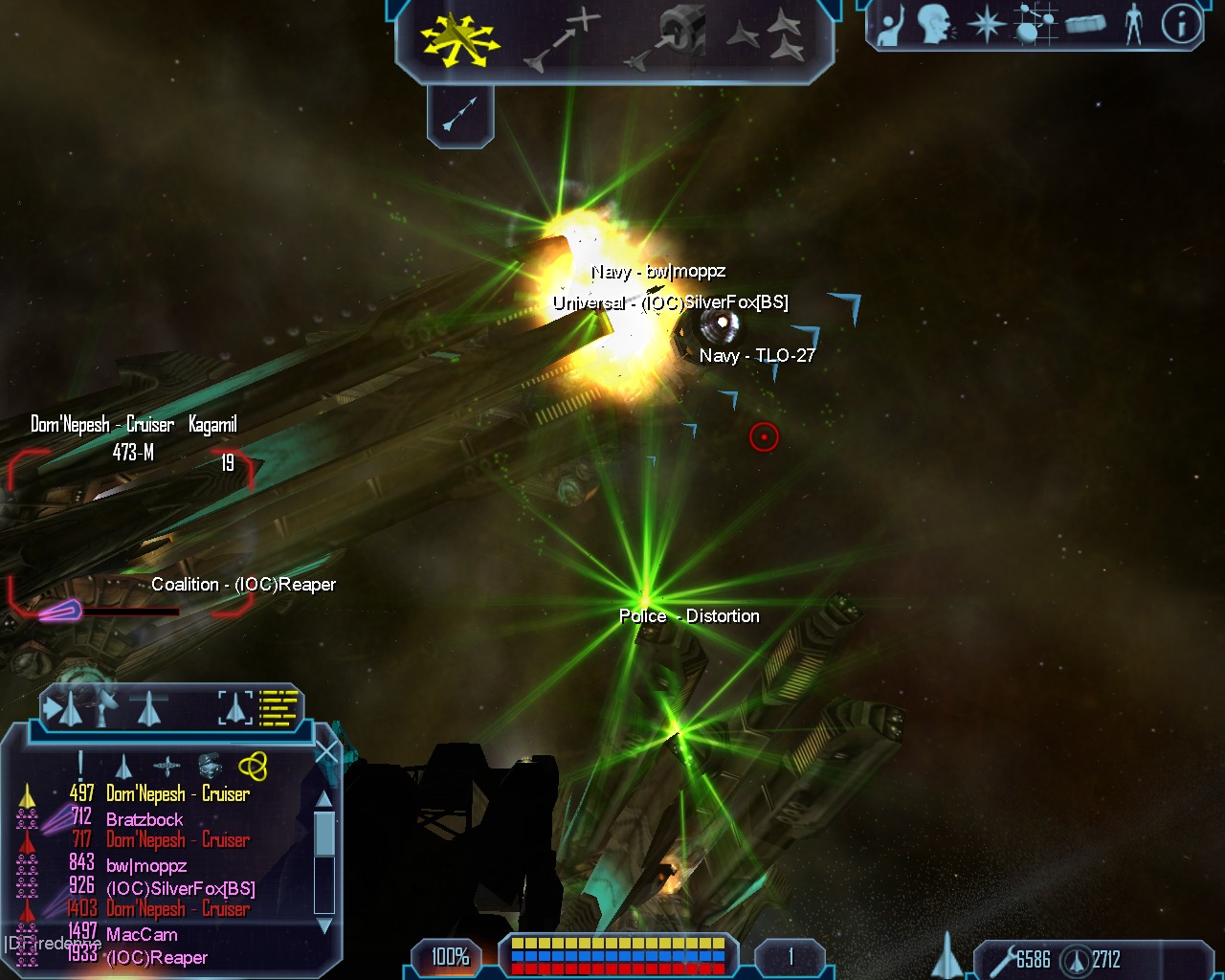Select MacCam in the contact list
Screen dimensions: 1225x980
142,935
